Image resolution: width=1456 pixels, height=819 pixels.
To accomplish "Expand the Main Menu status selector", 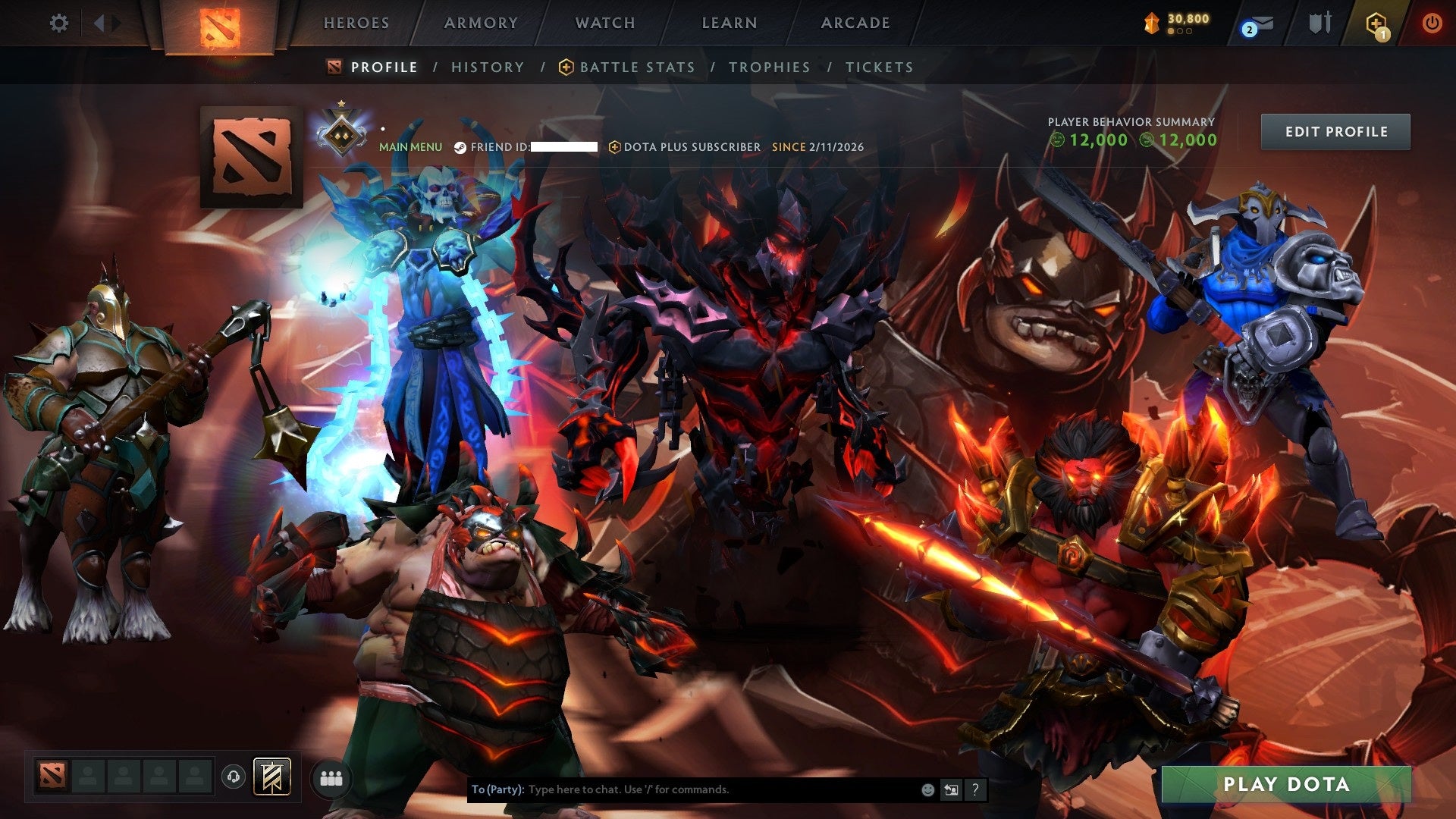I will point(409,146).
